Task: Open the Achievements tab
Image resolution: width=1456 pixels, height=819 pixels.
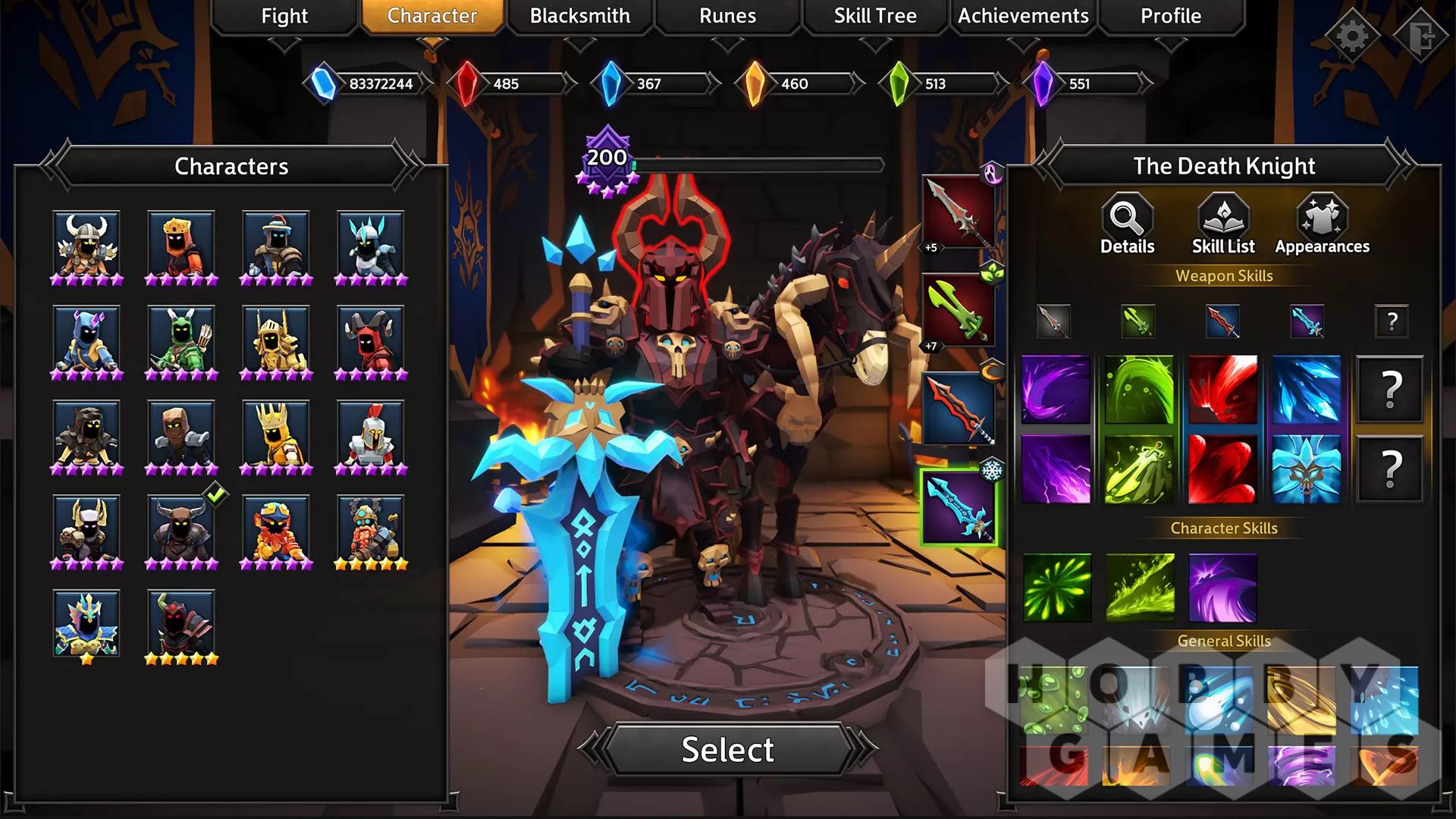Action: click(1023, 16)
